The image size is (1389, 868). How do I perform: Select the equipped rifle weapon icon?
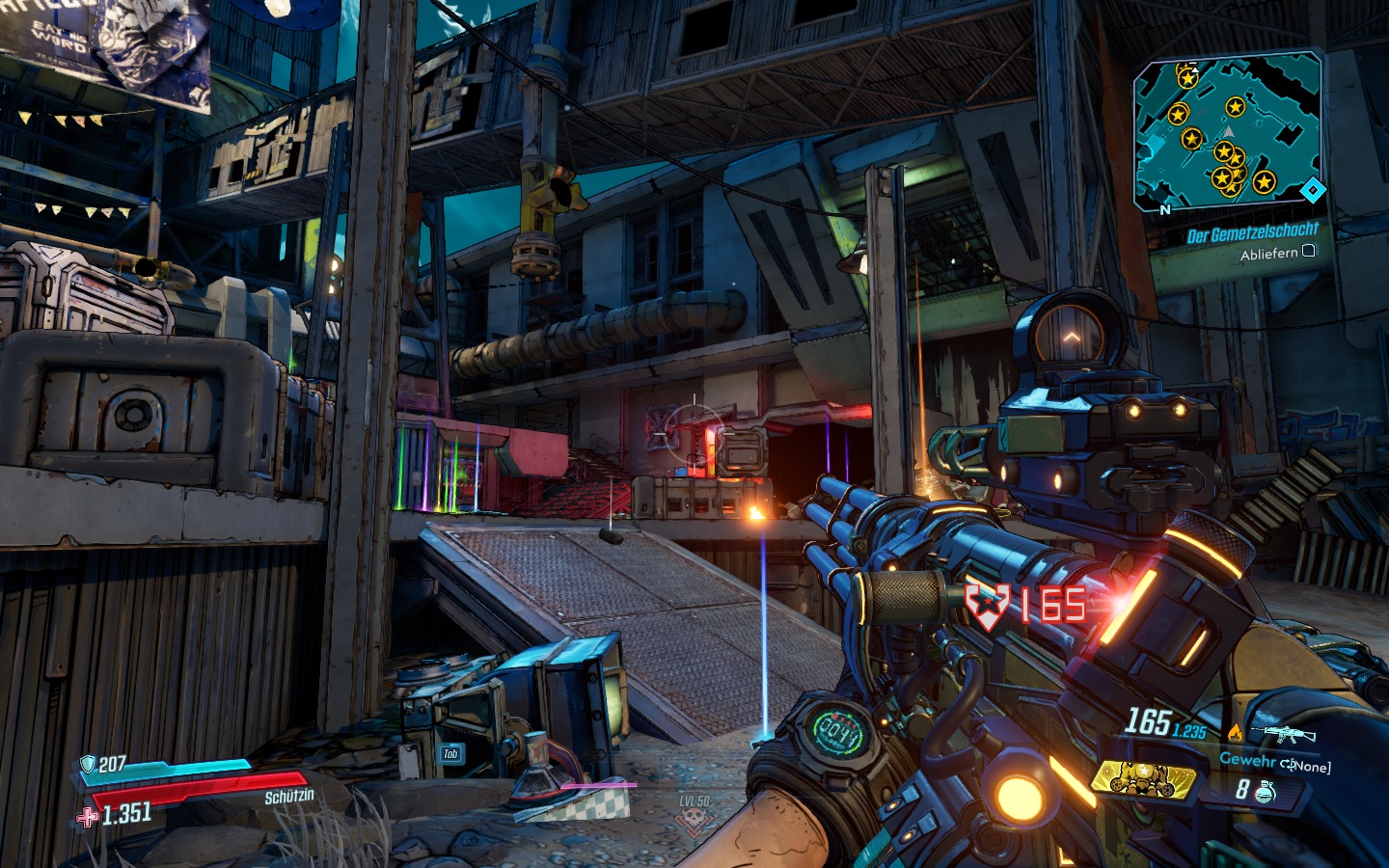(x=1289, y=736)
